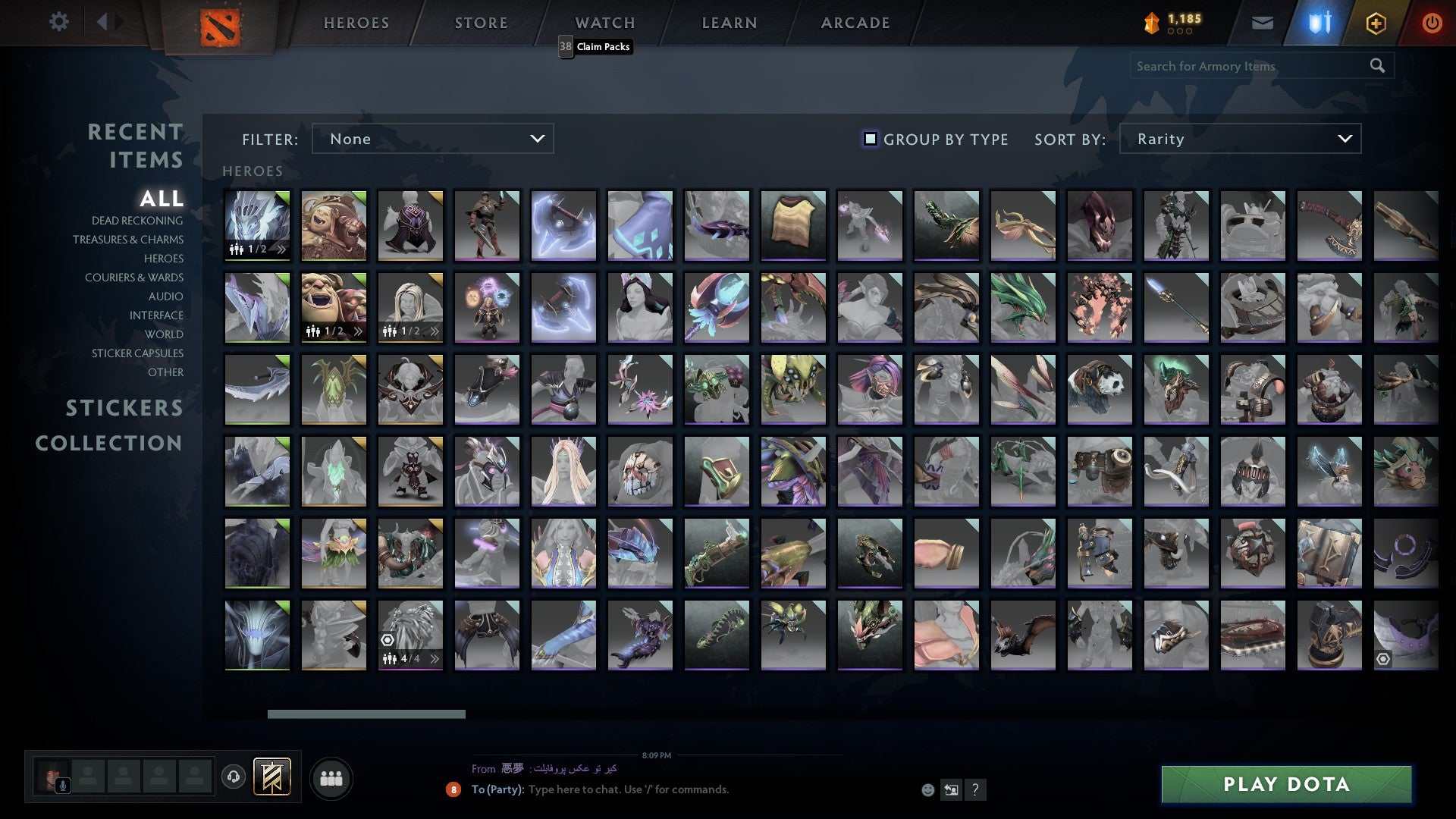Click the red power button icon

click(1432, 23)
